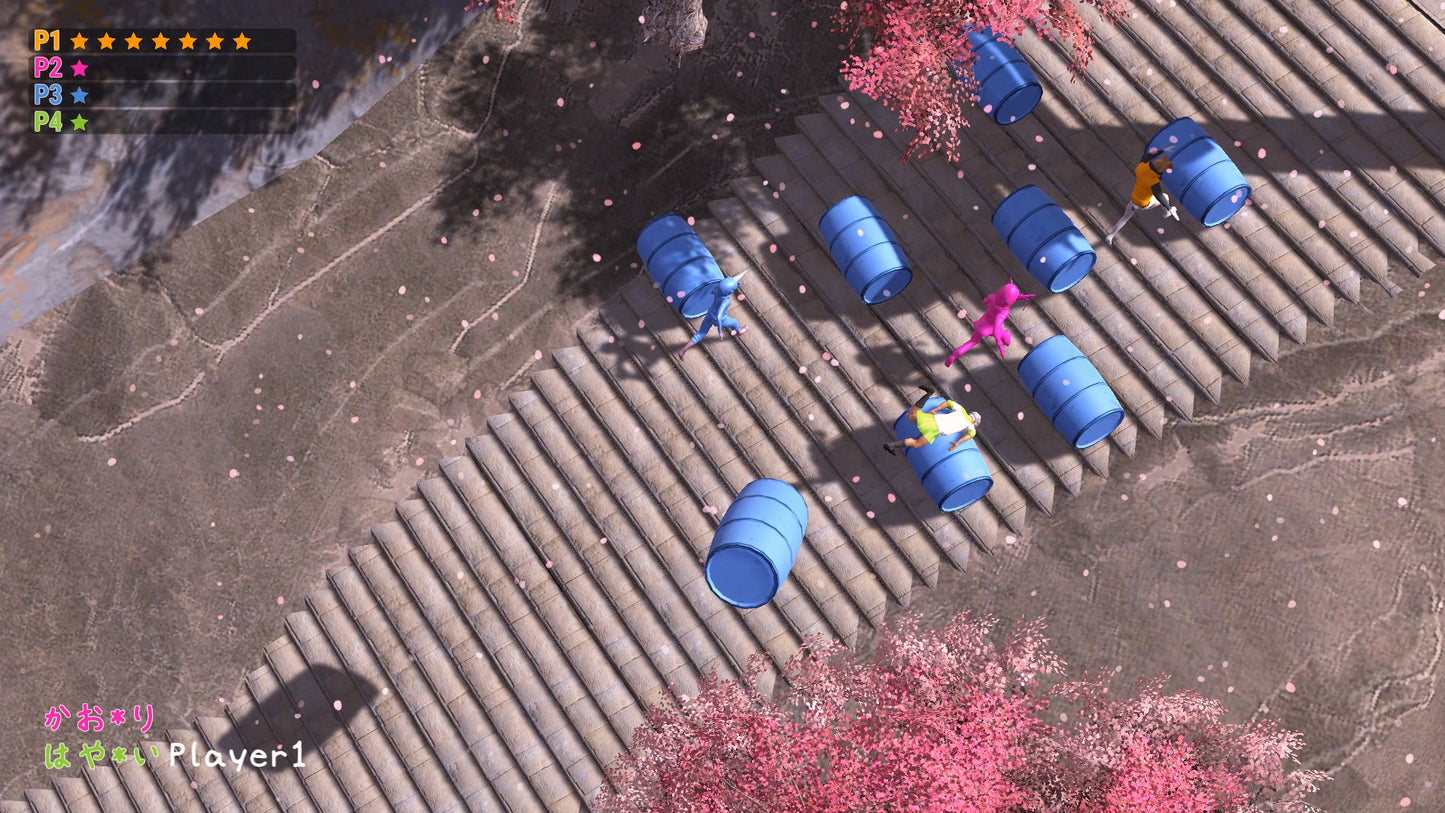The image size is (1445, 813).
Task: Select the green star next to P4
Action: [81, 124]
